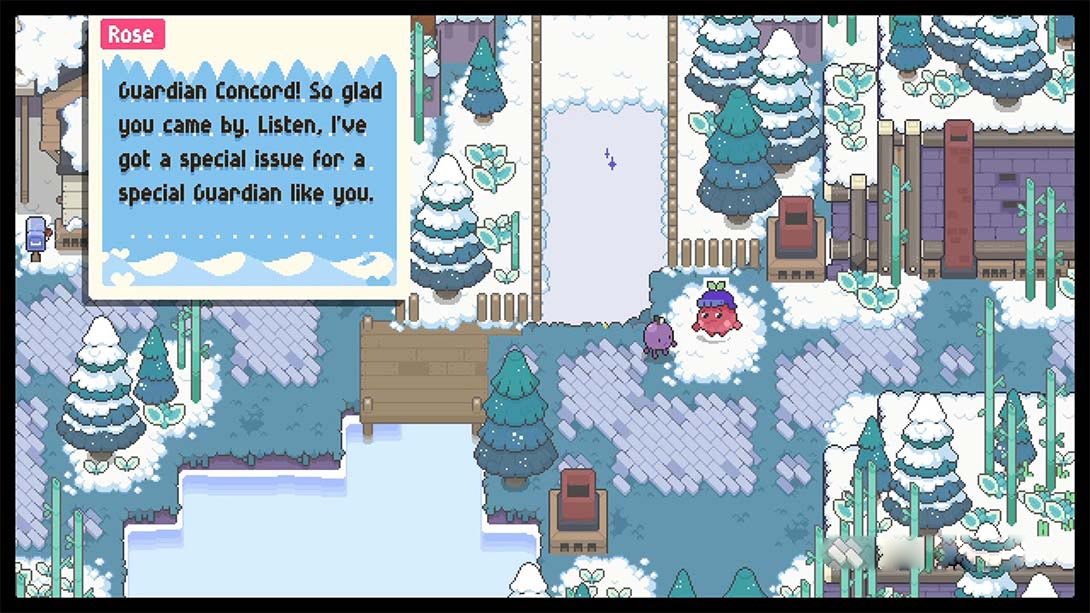
Task: Advance Rose's dialogue box
Action: click(x=248, y=160)
